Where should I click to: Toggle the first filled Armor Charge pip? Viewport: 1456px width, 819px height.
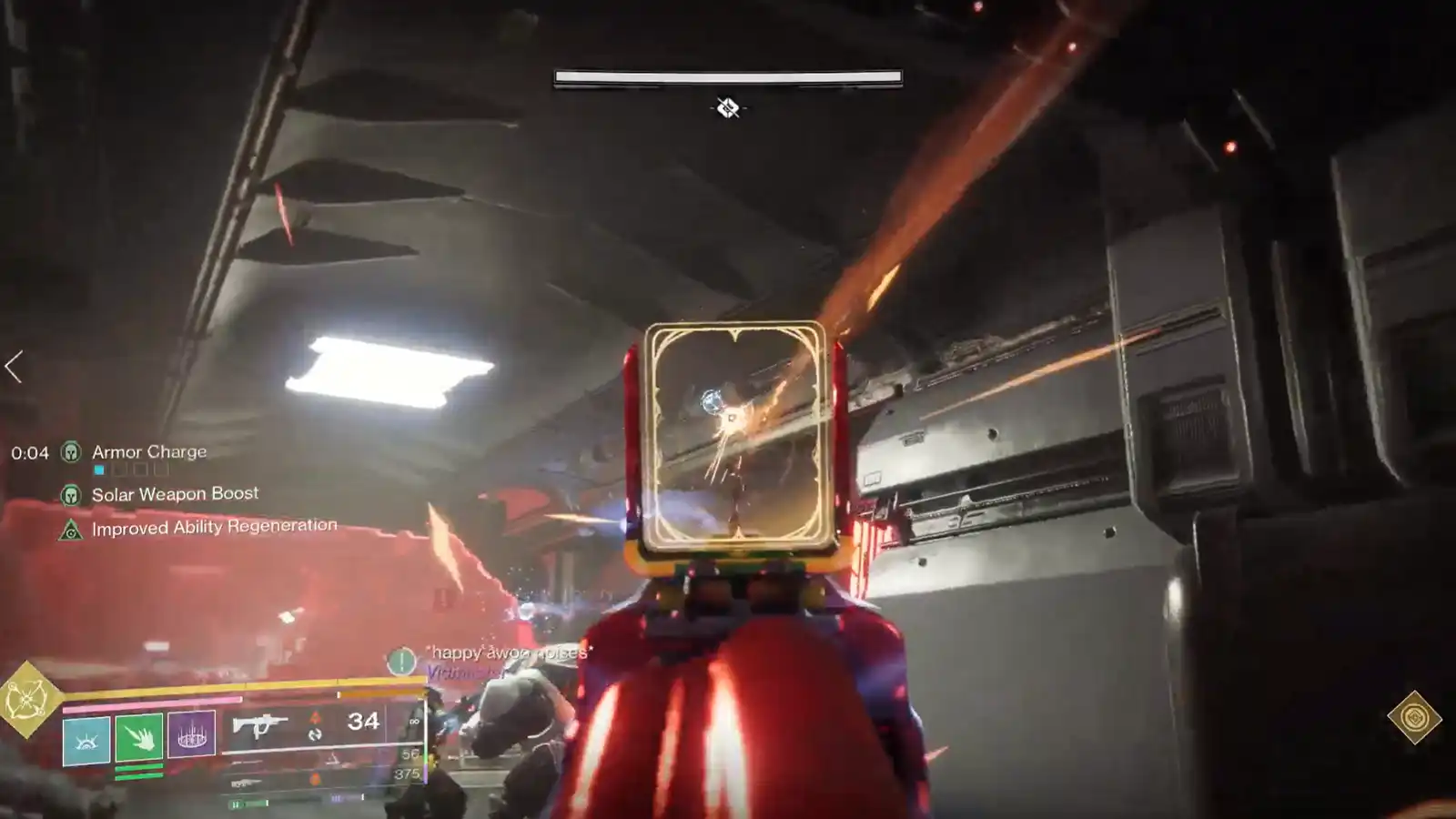click(98, 470)
